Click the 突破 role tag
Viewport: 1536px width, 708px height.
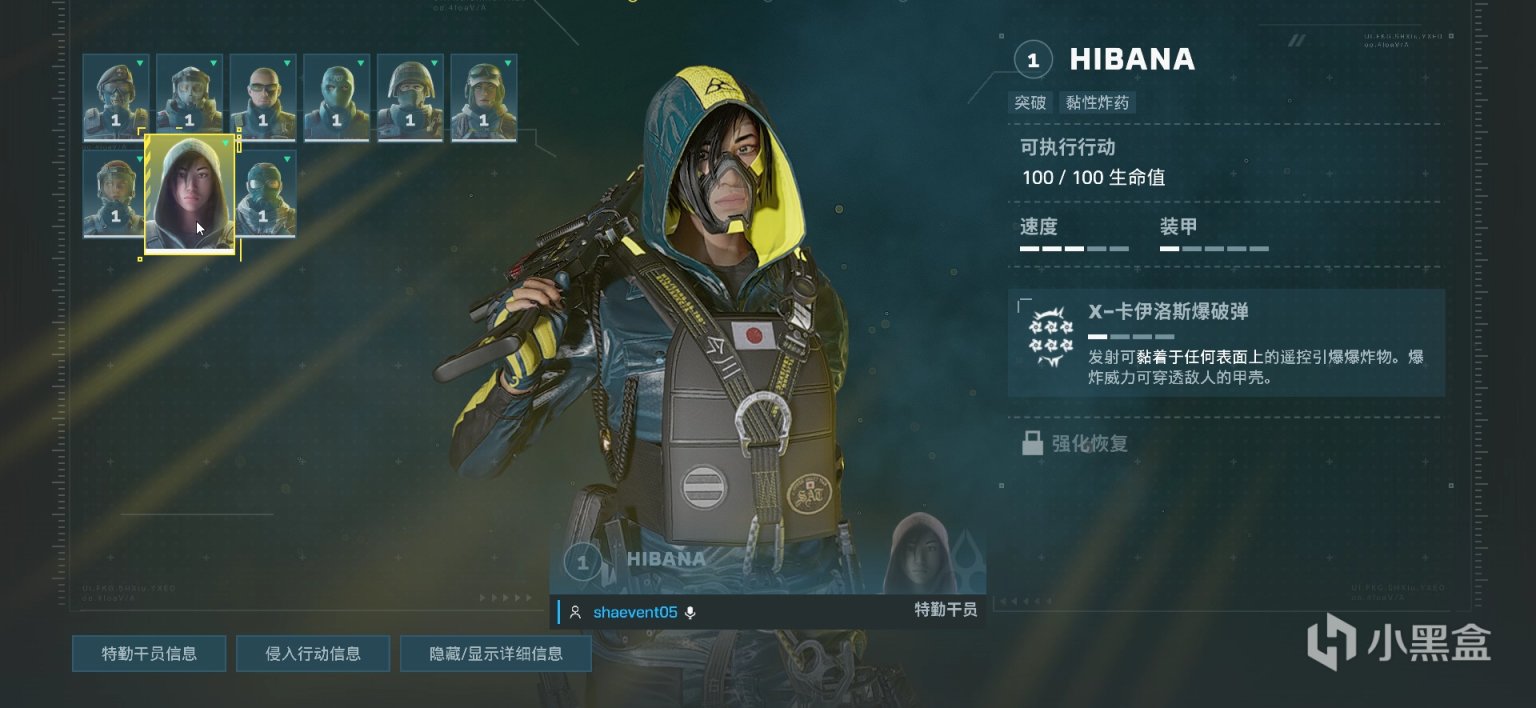pos(1030,102)
